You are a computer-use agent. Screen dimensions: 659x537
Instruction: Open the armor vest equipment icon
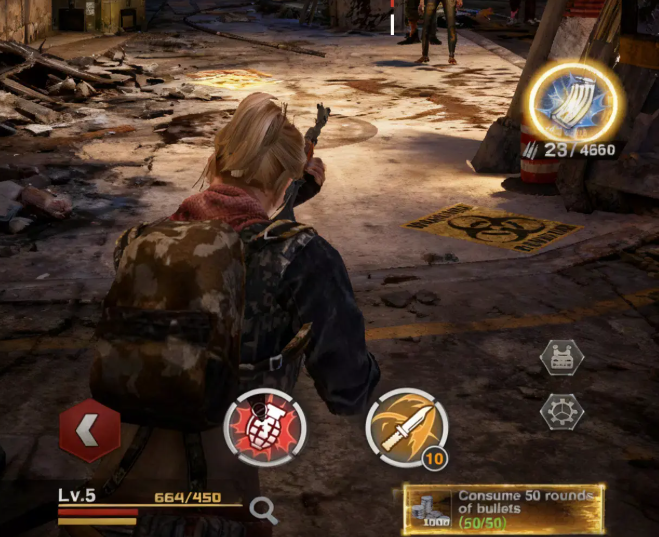[x=561, y=358]
